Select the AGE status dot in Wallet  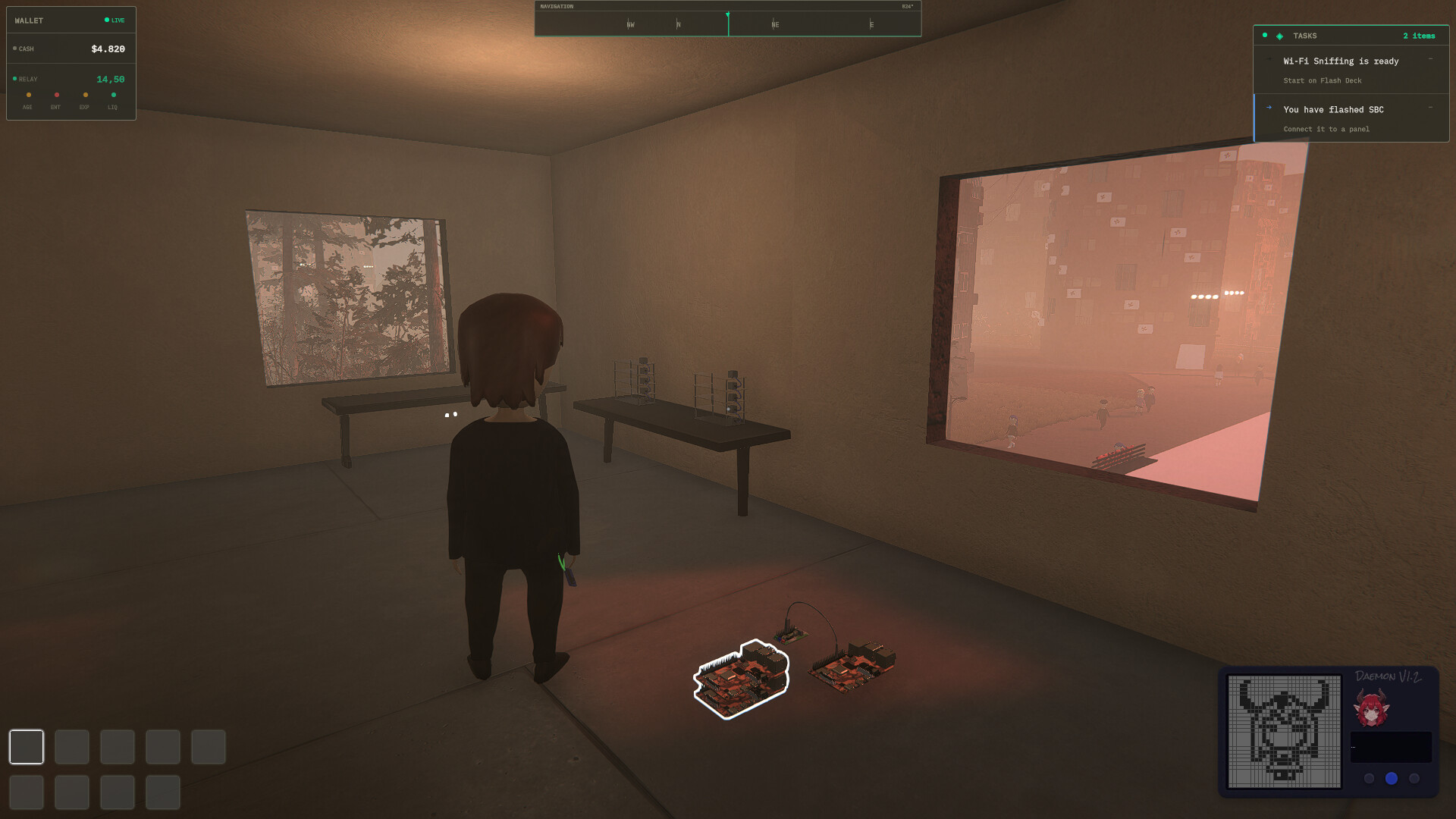28,95
